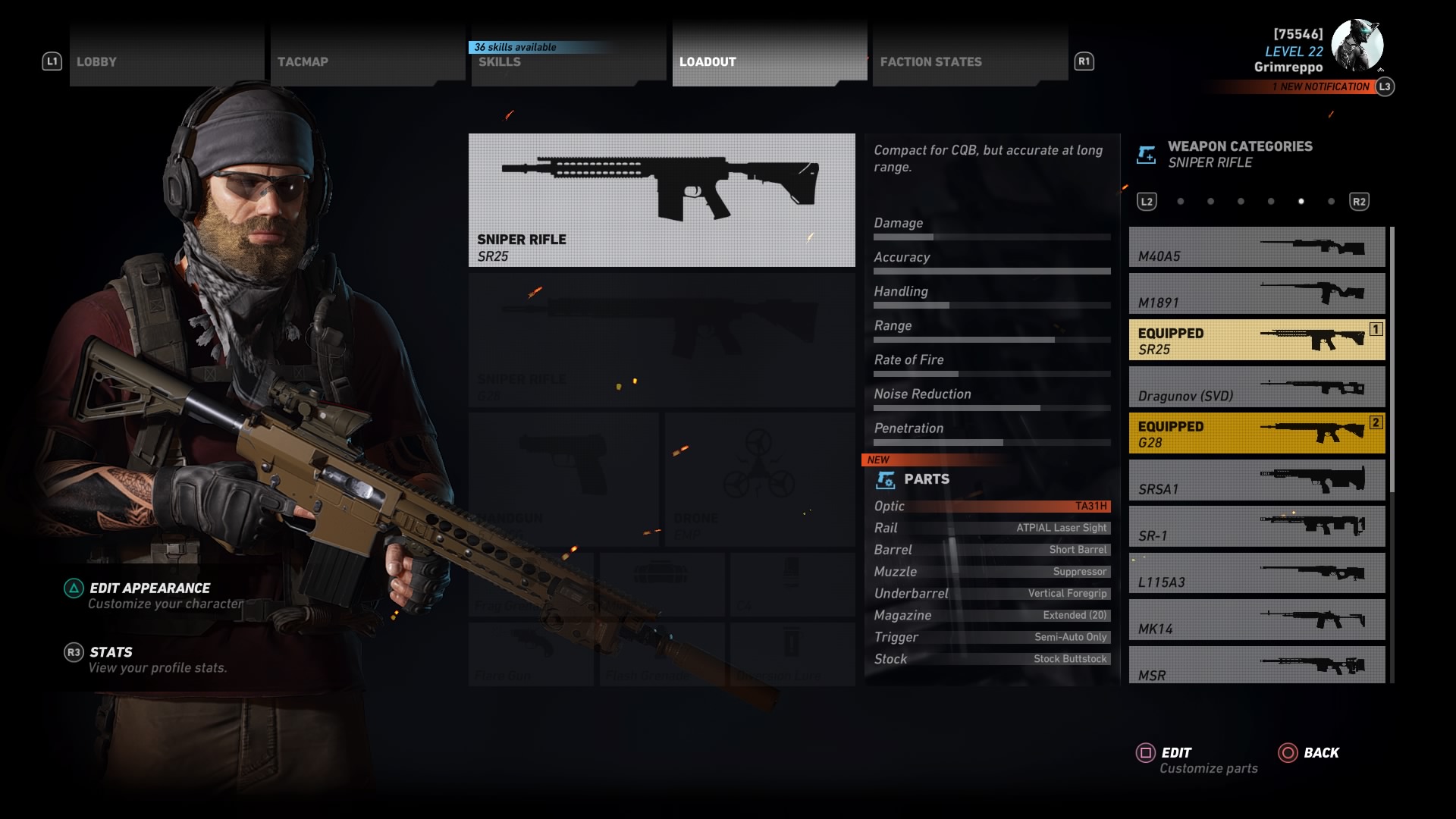Switch to the Lobby tab

click(x=166, y=61)
